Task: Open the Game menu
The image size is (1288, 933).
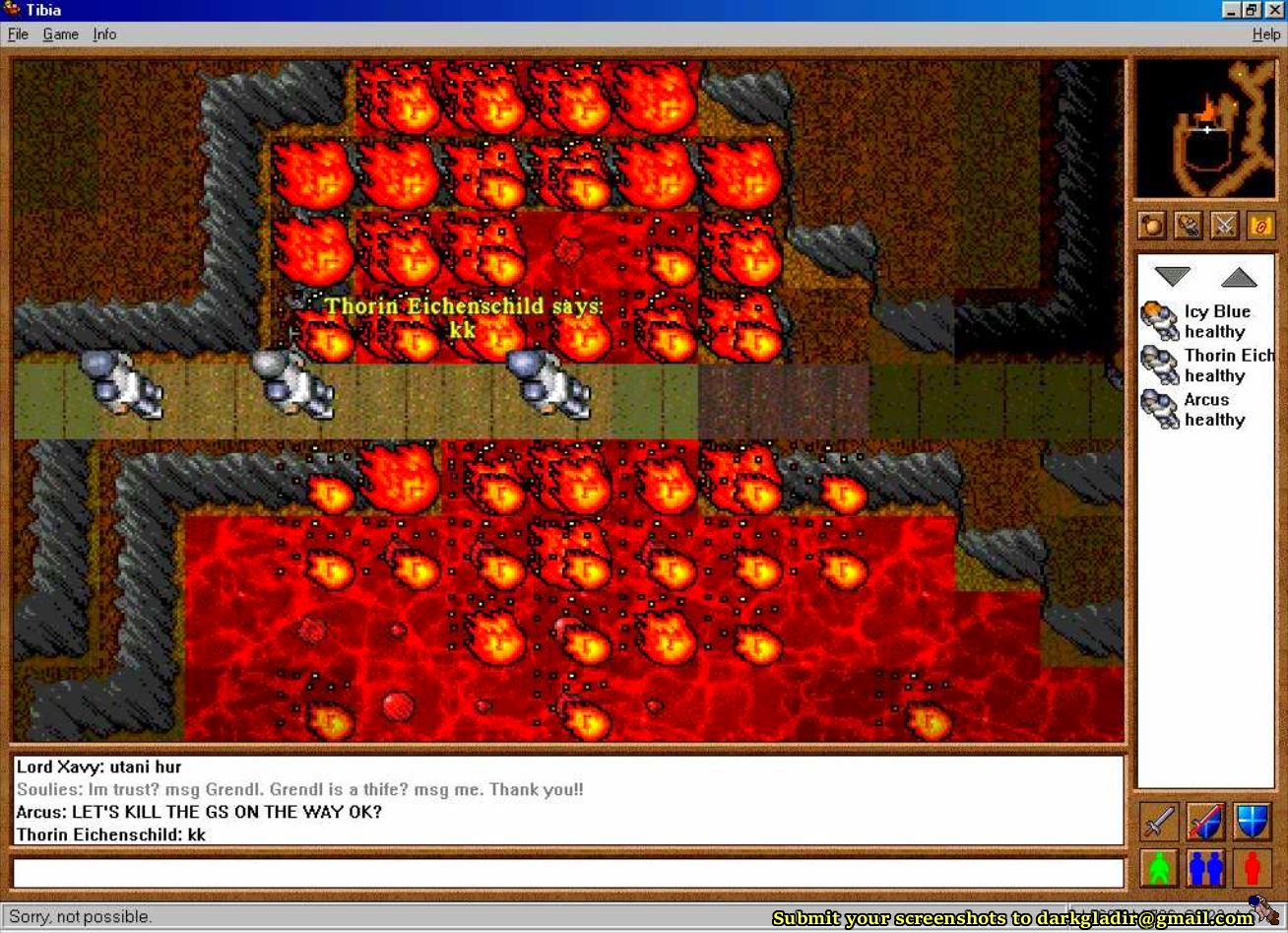Action: pos(60,34)
